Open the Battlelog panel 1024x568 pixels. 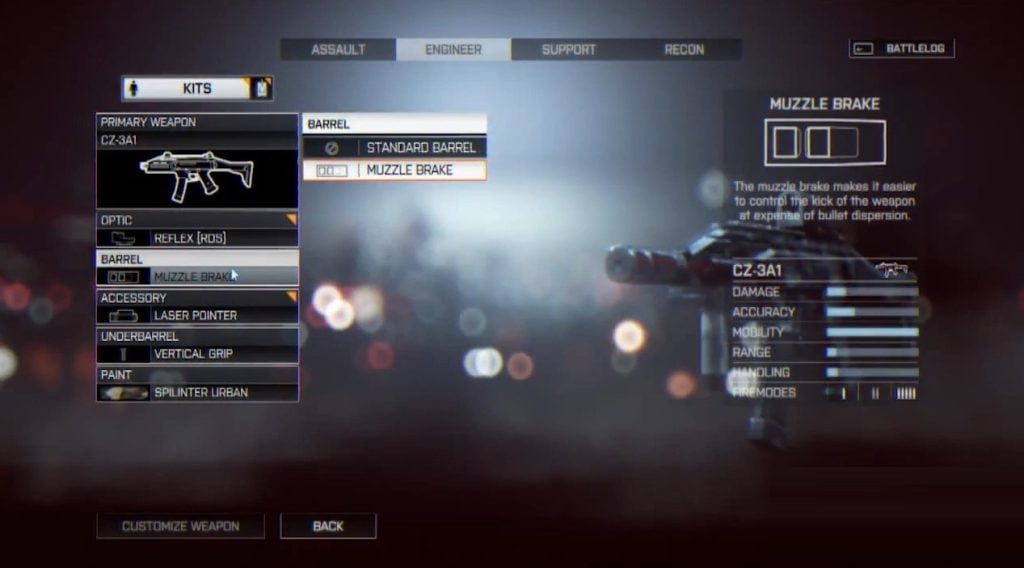pyautogui.click(x=902, y=48)
